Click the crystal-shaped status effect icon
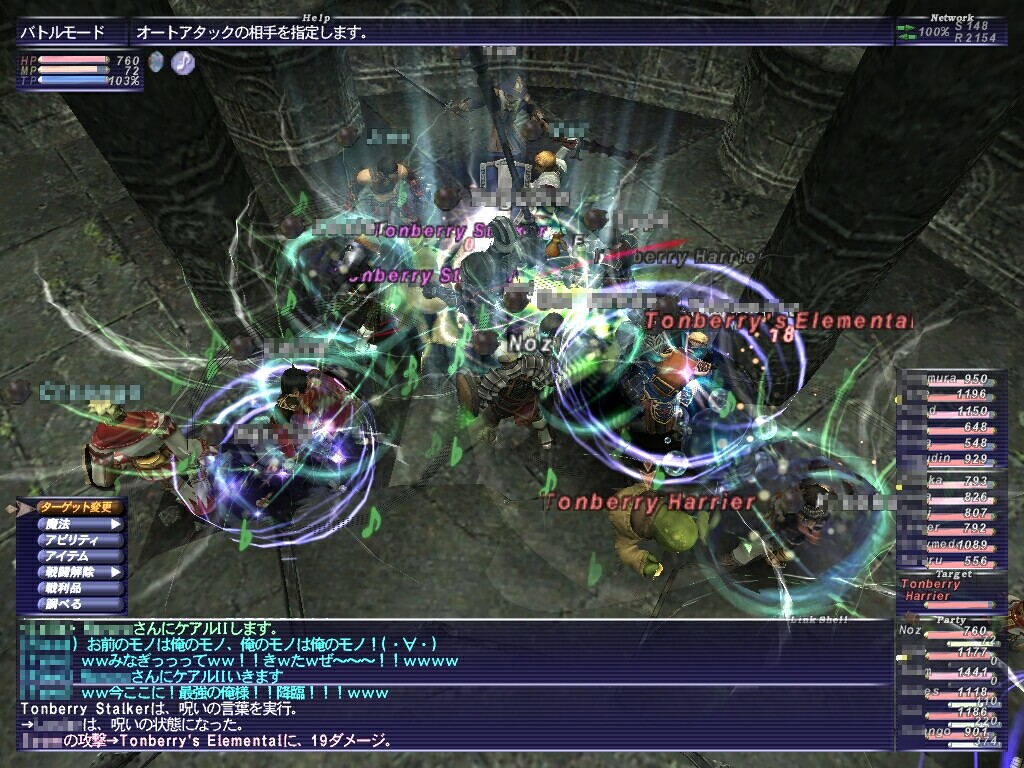This screenshot has height=768, width=1024. [156, 63]
